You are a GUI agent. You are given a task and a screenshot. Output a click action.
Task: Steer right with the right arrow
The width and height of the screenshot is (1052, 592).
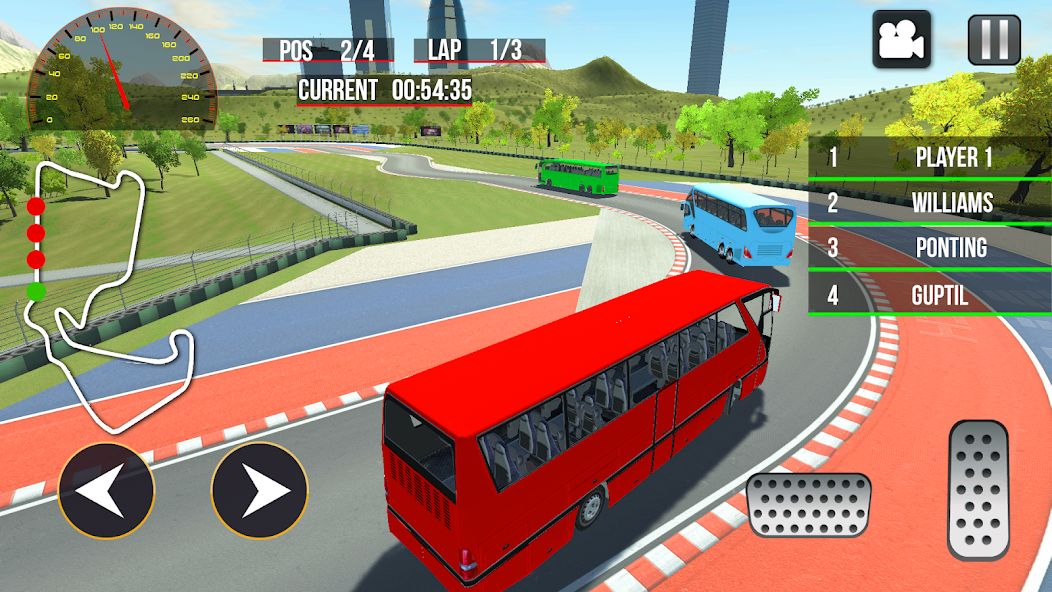coord(260,491)
